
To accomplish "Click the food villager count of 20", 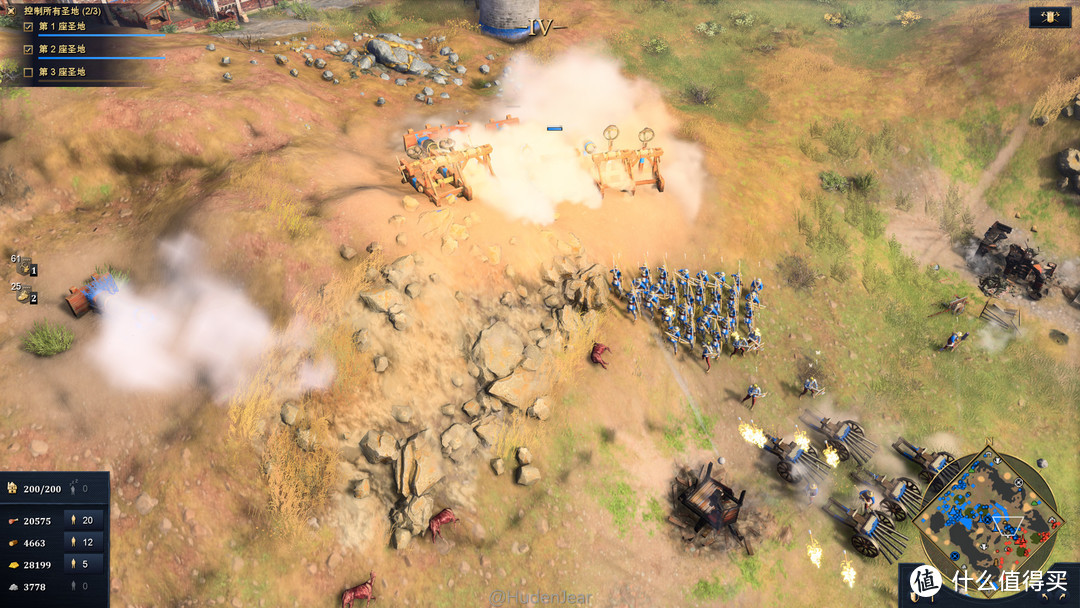I will [x=83, y=521].
